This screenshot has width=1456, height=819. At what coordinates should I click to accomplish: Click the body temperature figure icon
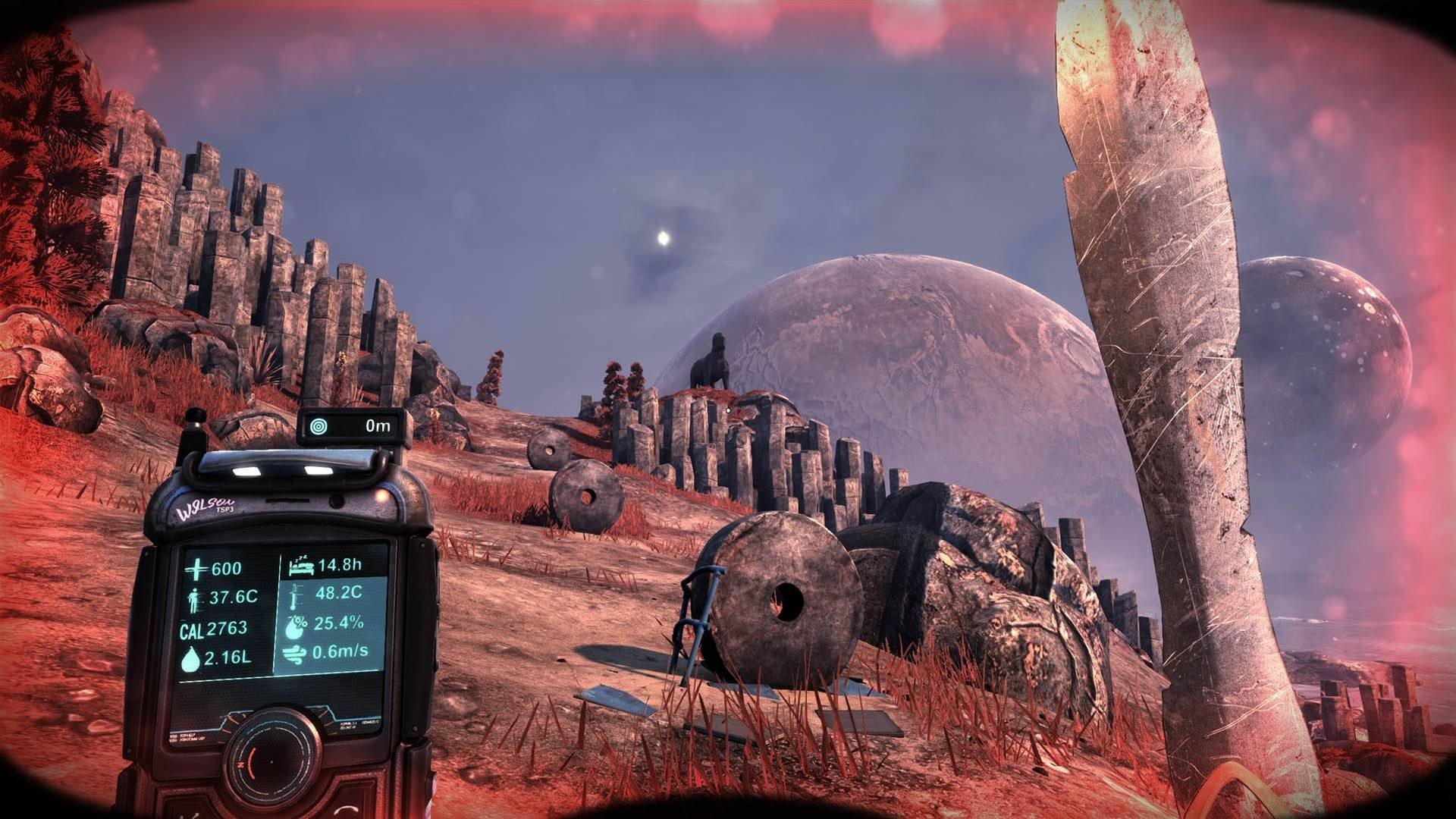(x=193, y=598)
